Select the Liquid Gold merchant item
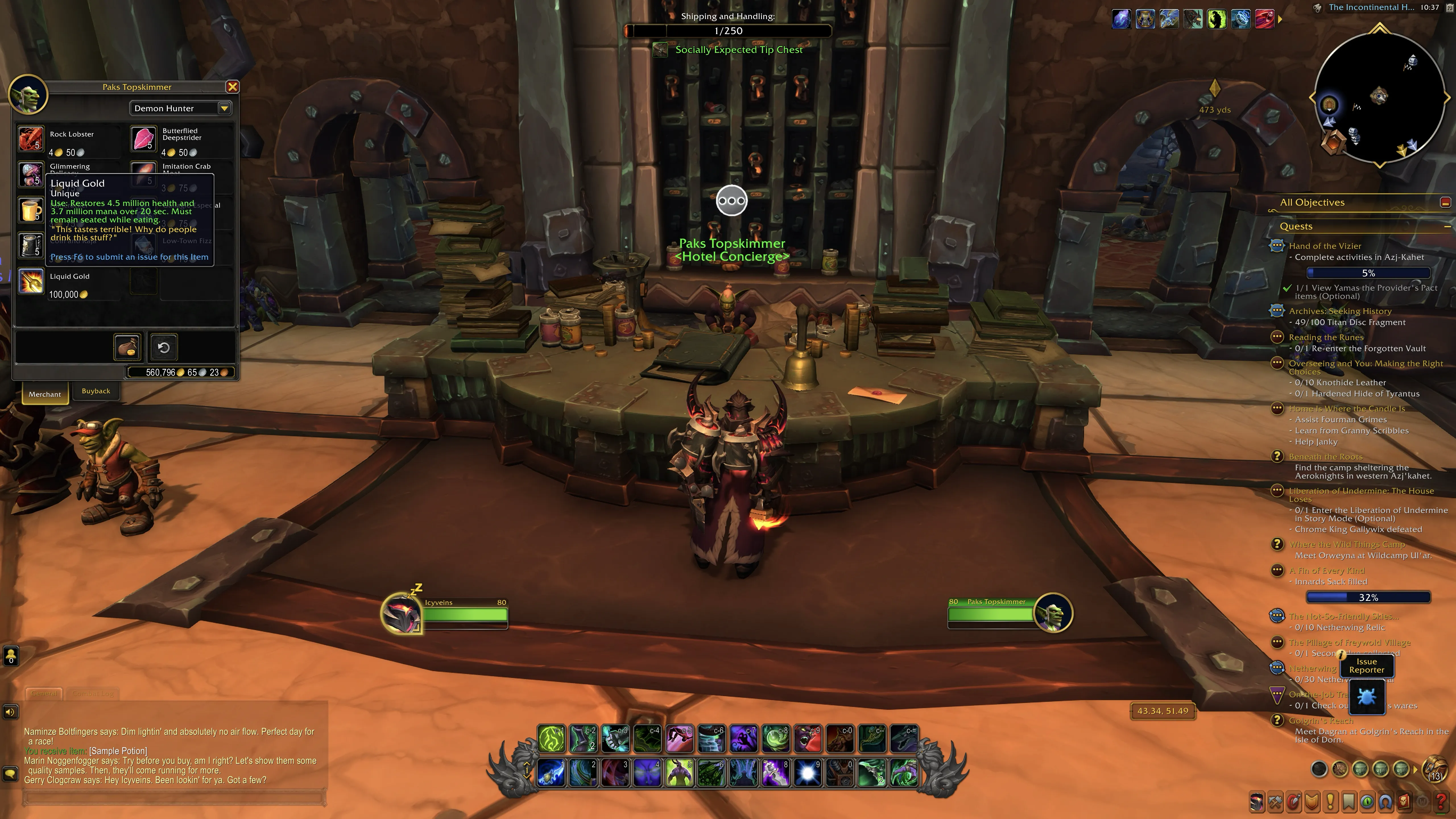1456x819 pixels. click(30, 282)
